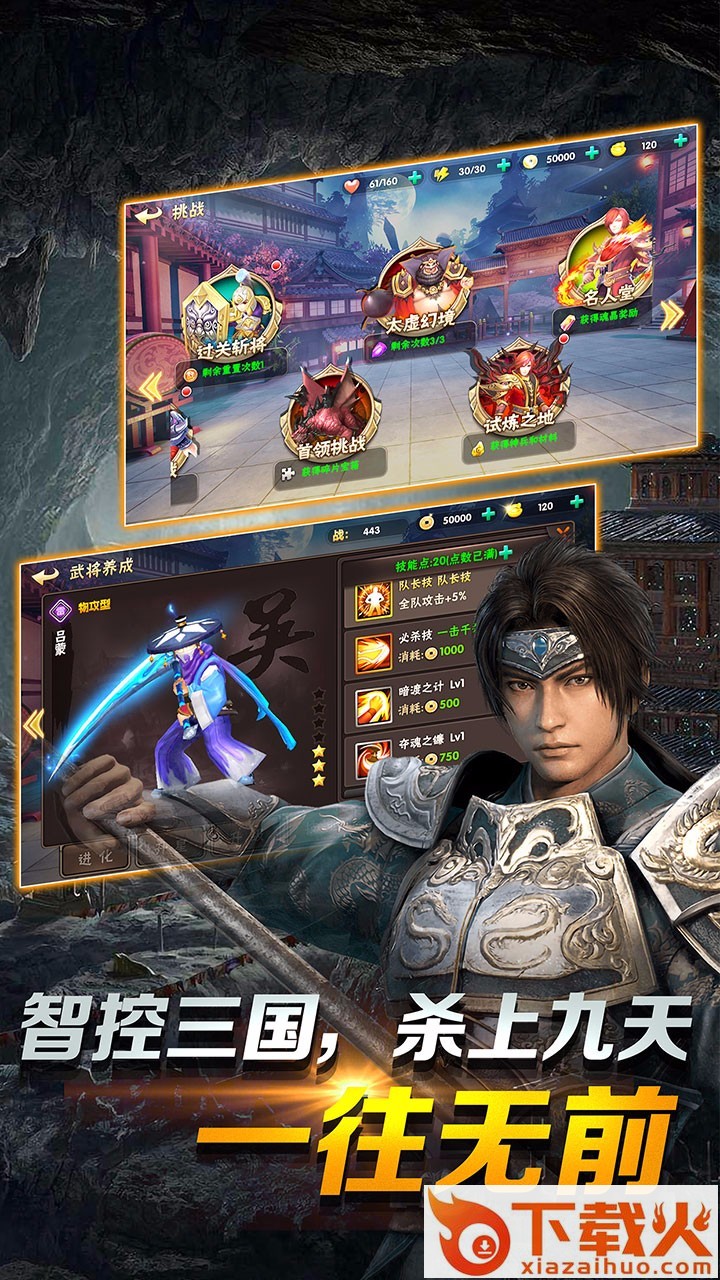Image resolution: width=720 pixels, height=1280 pixels.
Task: Upgrade the 必杀技 skill costing 1000
Action: (x=374, y=647)
